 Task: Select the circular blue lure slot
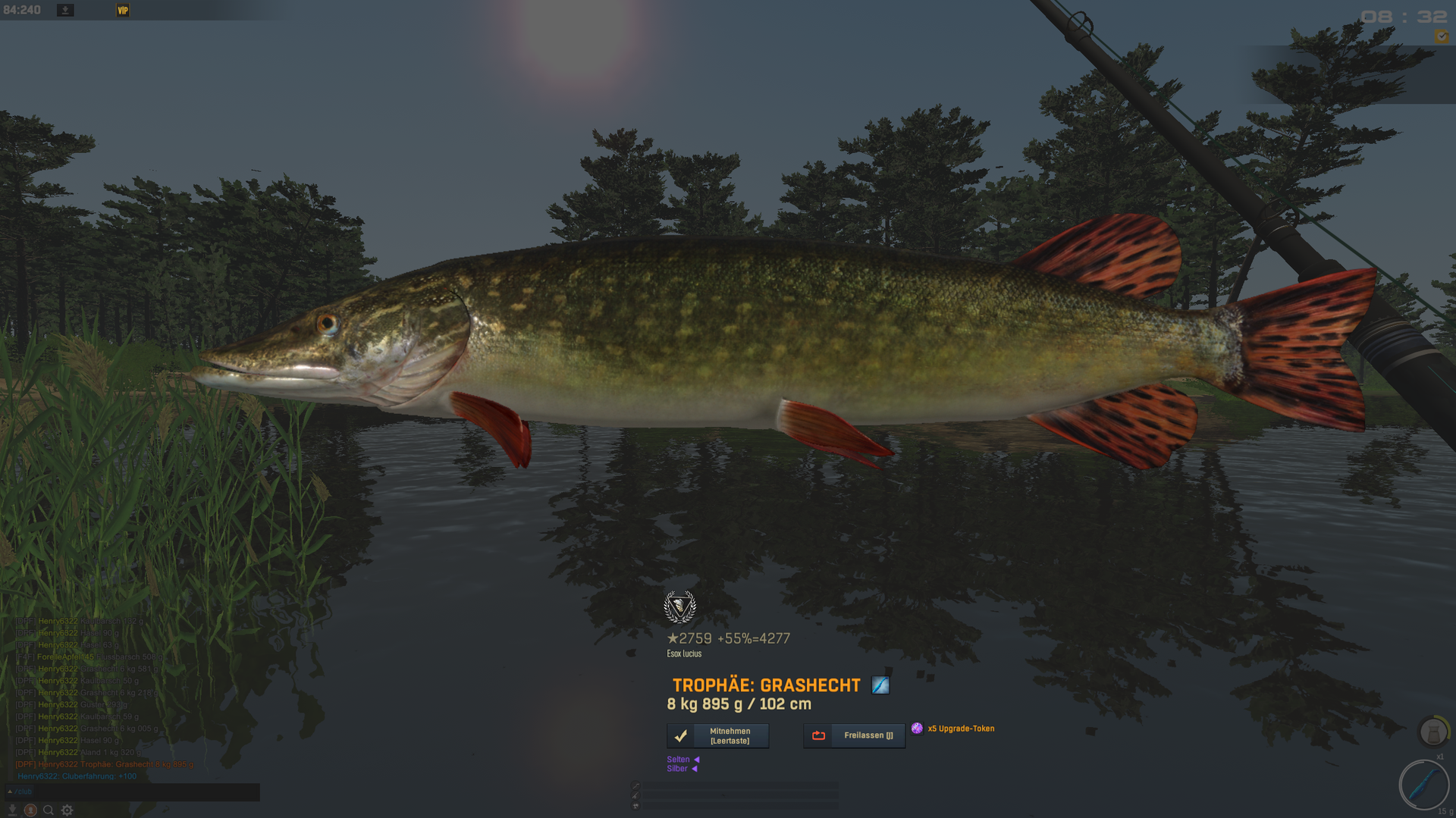pyautogui.click(x=1423, y=785)
